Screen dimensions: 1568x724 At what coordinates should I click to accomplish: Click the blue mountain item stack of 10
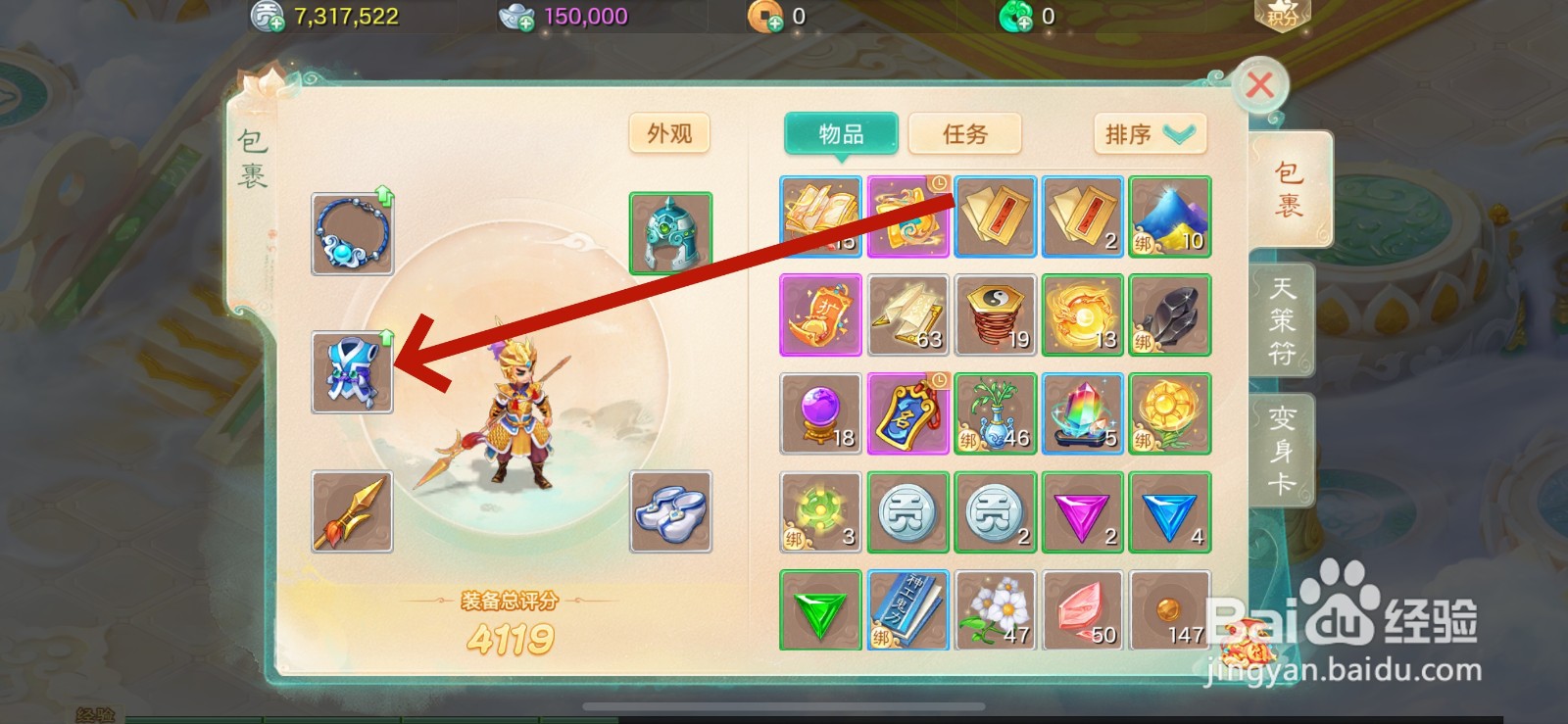click(x=1169, y=217)
